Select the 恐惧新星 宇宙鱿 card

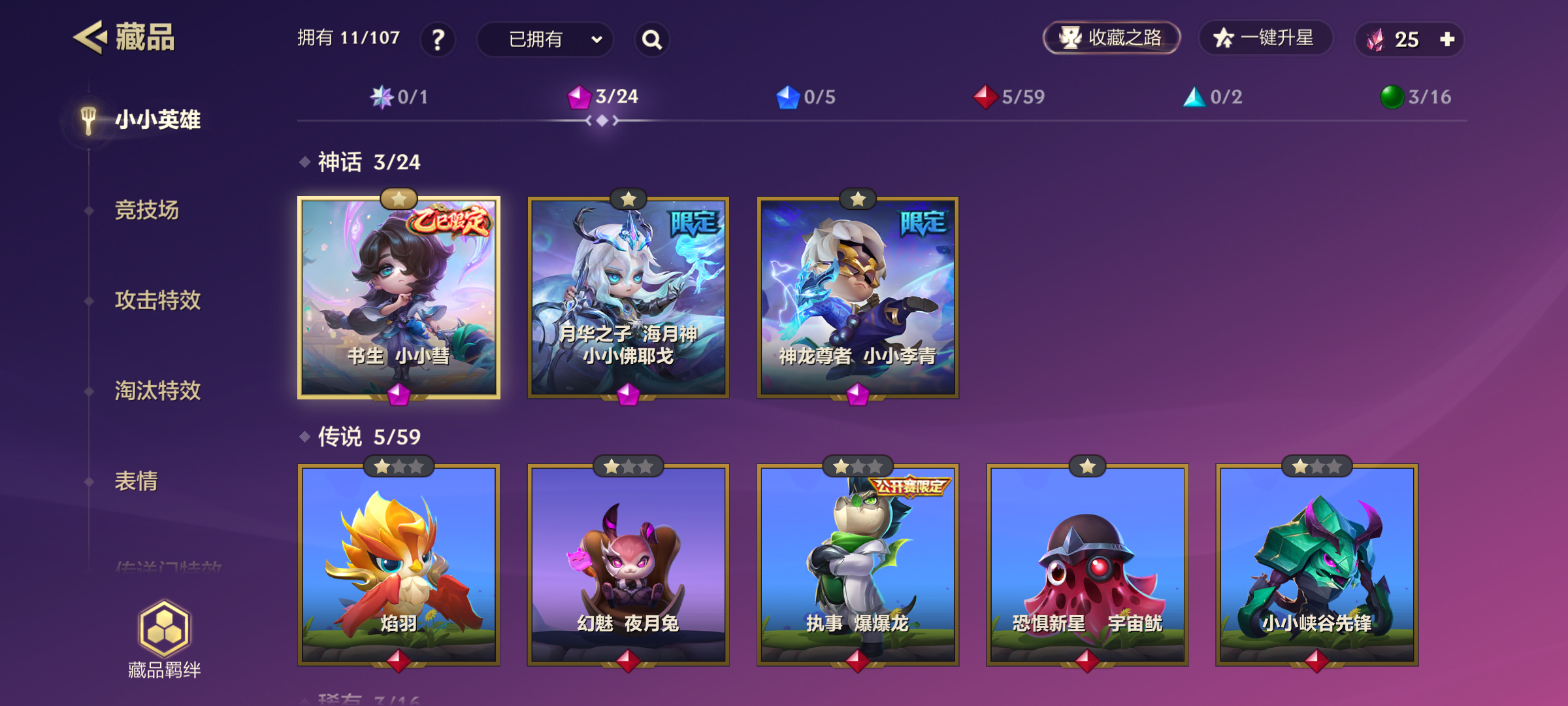(x=1087, y=565)
